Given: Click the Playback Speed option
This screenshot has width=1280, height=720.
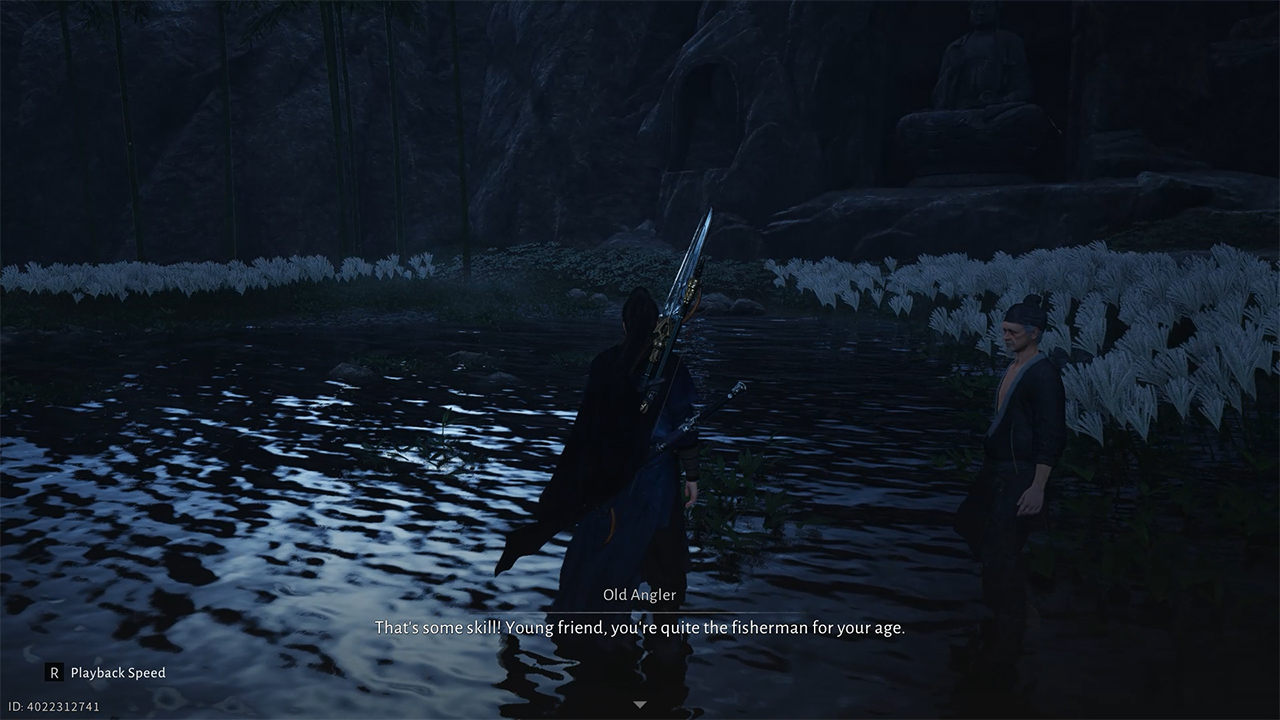Looking at the screenshot, I should (105, 673).
